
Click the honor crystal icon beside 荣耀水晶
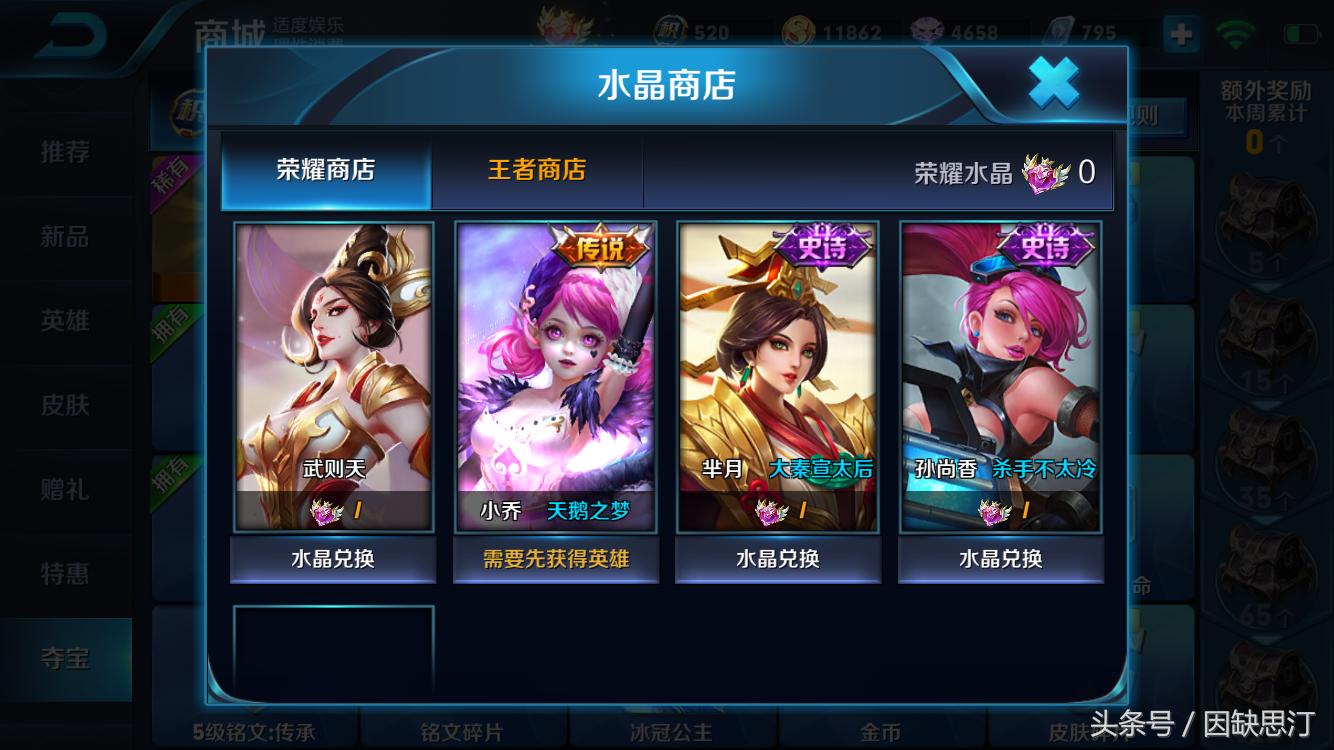(1044, 172)
